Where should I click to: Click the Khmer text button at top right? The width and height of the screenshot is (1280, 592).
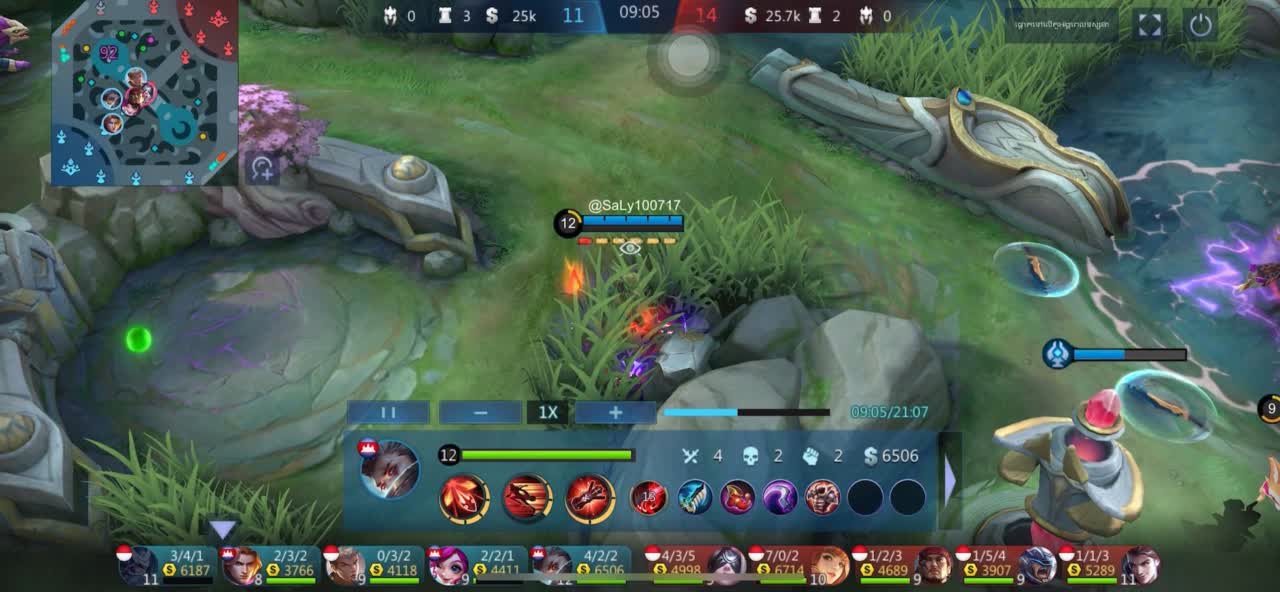[x=1062, y=25]
